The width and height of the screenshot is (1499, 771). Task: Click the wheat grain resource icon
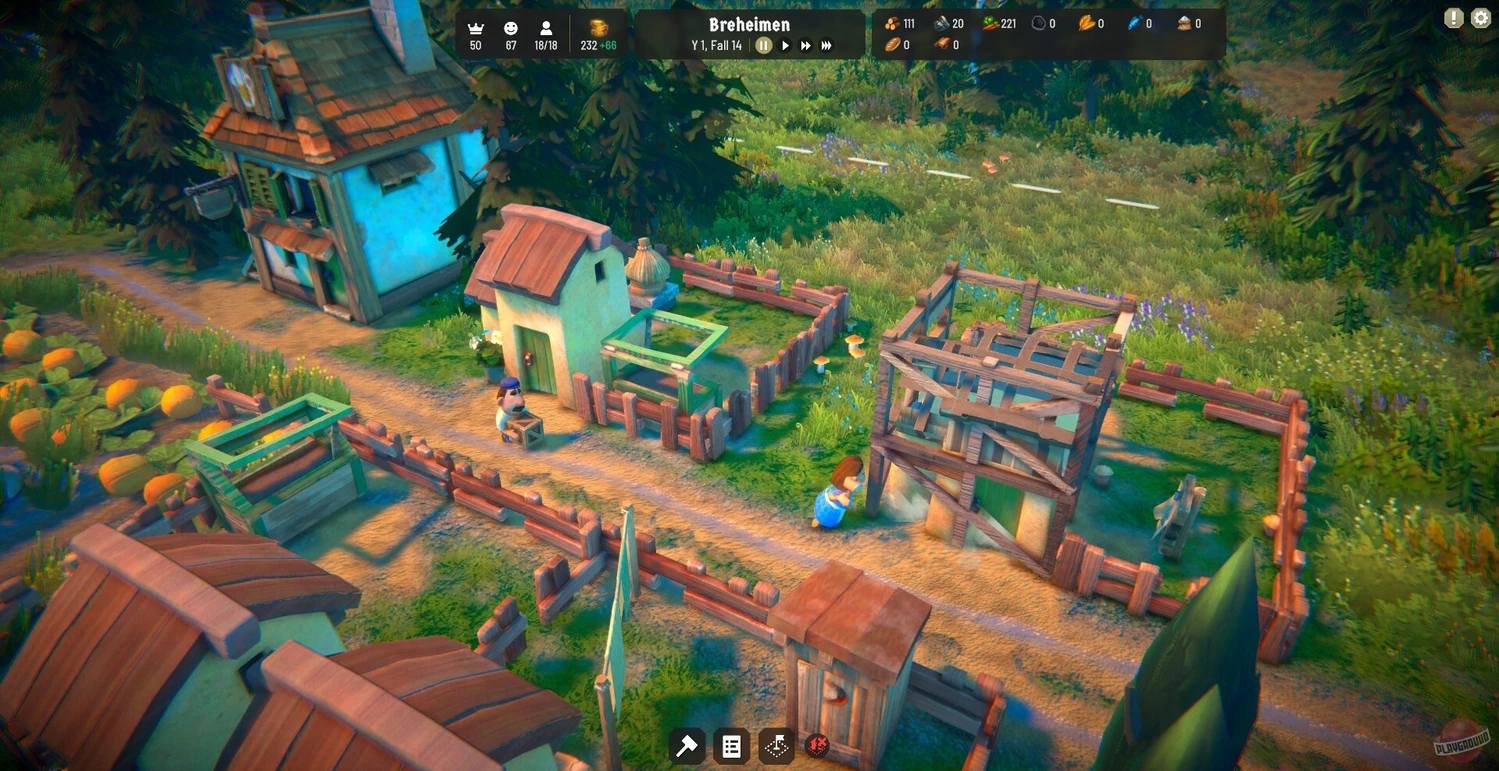click(x=1086, y=23)
